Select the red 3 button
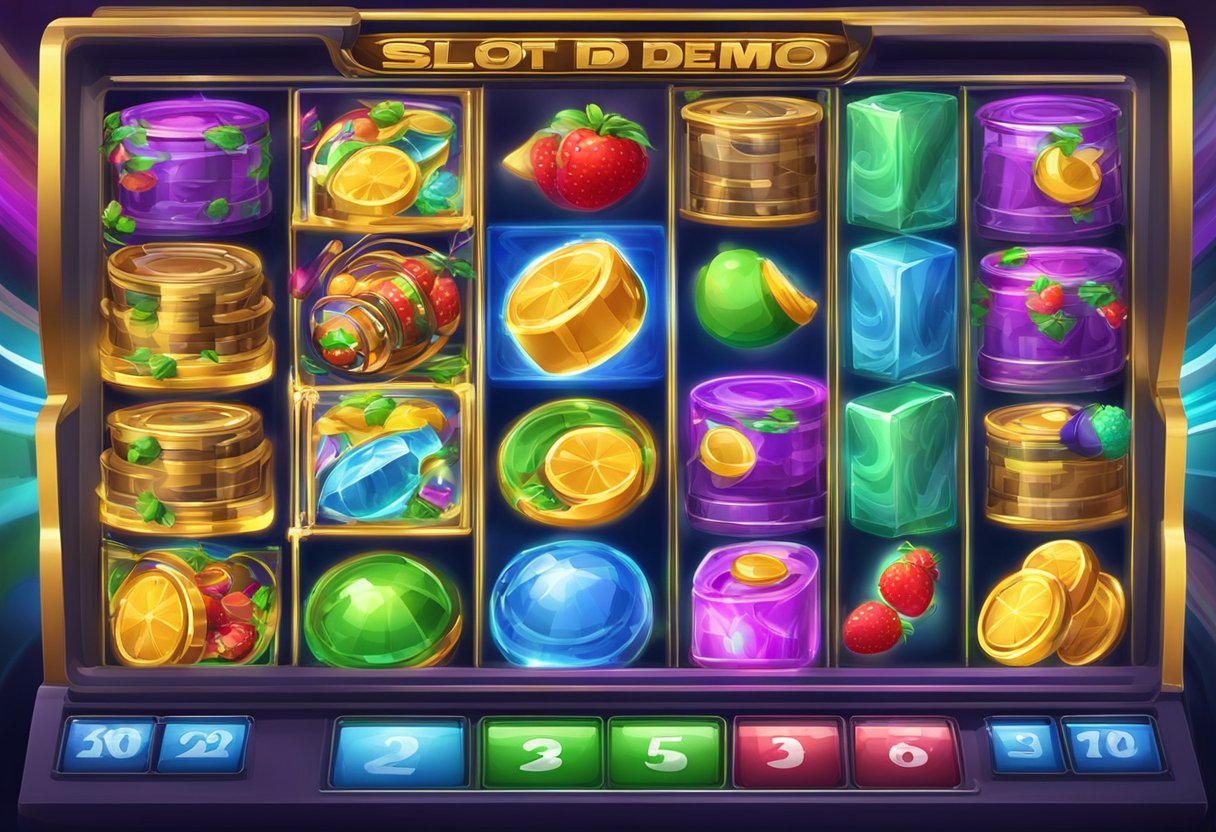 point(787,753)
